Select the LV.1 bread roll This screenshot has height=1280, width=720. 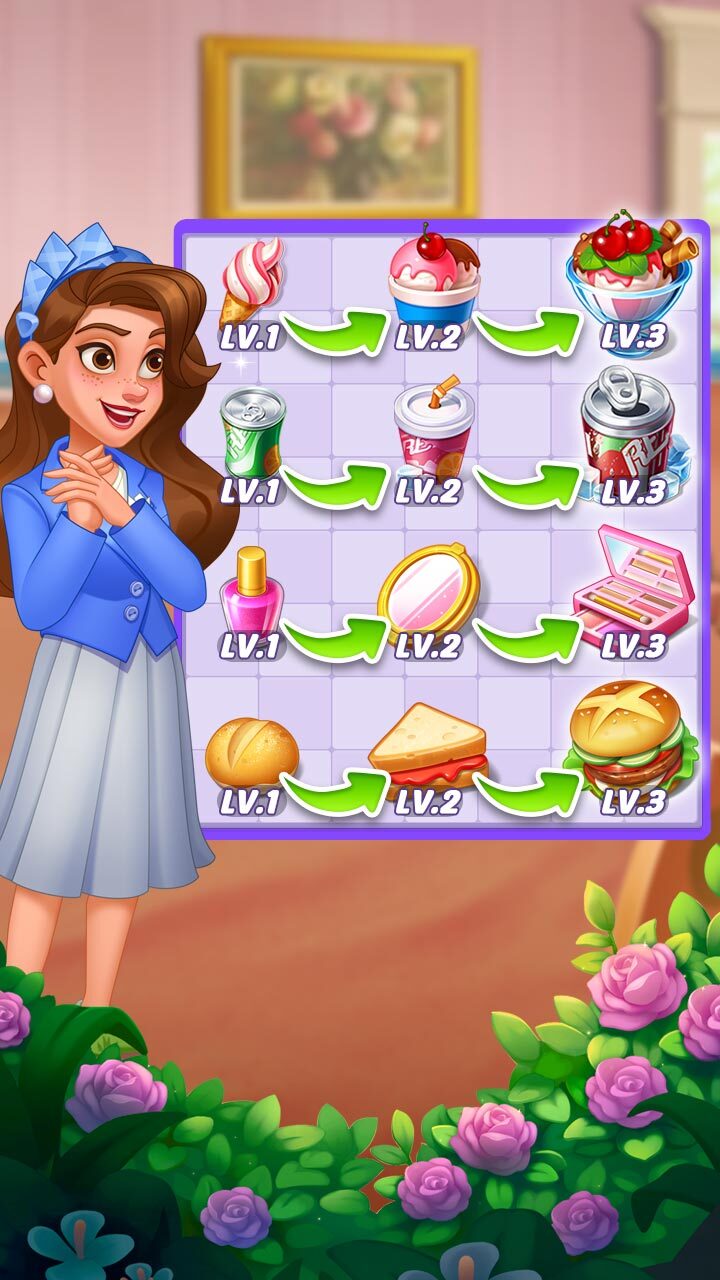(251, 752)
